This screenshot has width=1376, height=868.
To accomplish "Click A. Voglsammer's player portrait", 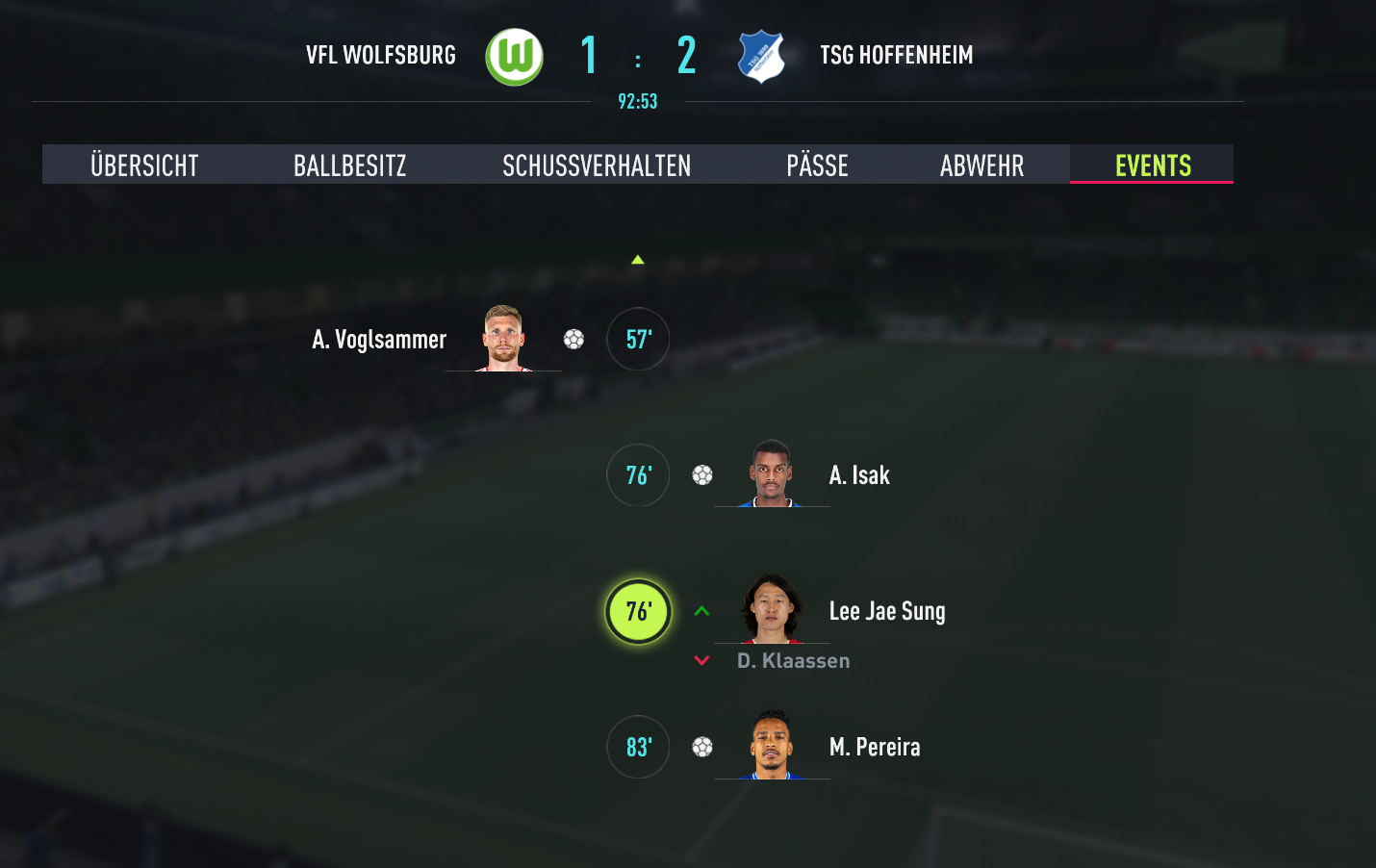I will pyautogui.click(x=503, y=338).
